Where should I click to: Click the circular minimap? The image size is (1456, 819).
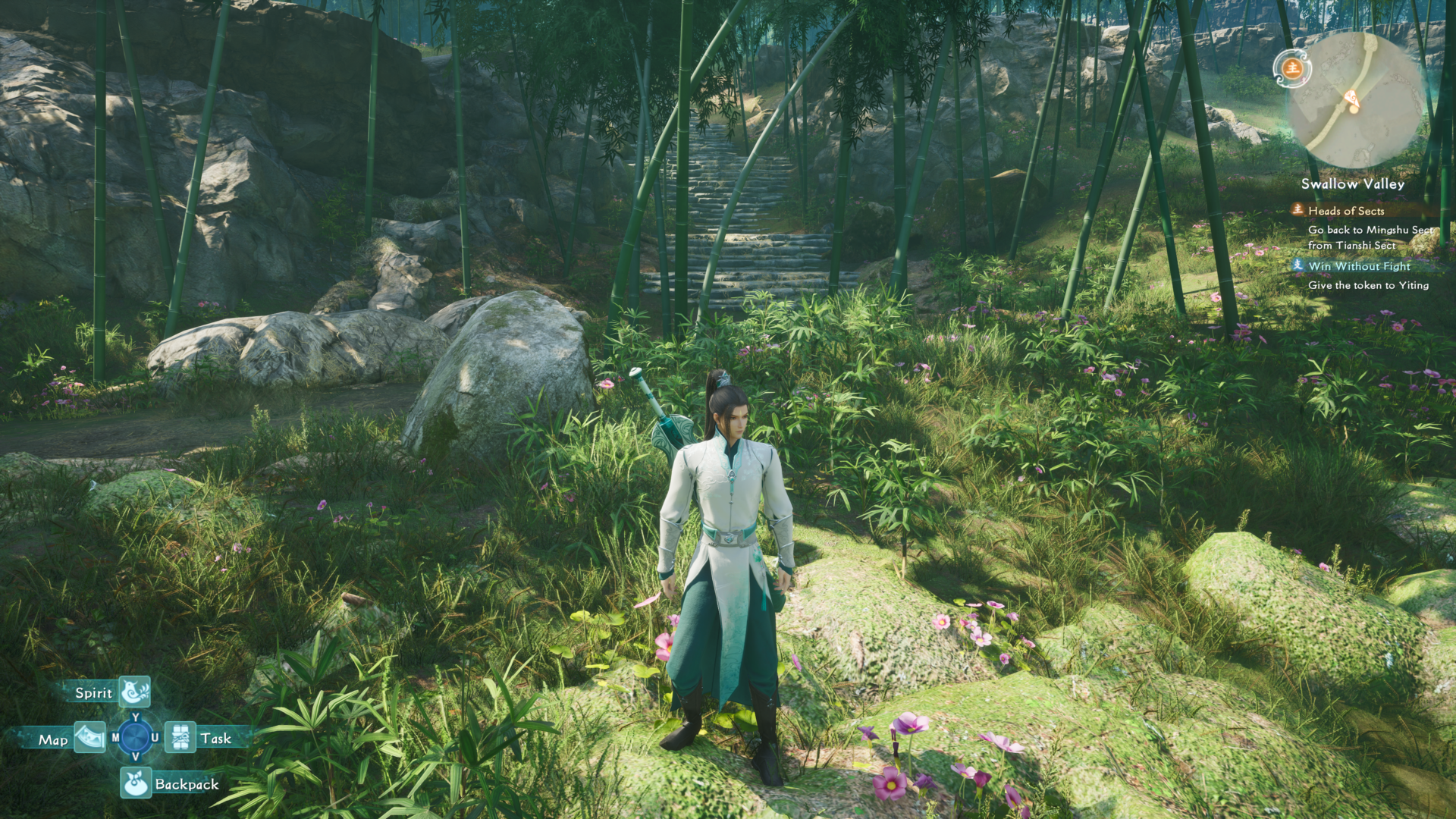coord(1356,100)
